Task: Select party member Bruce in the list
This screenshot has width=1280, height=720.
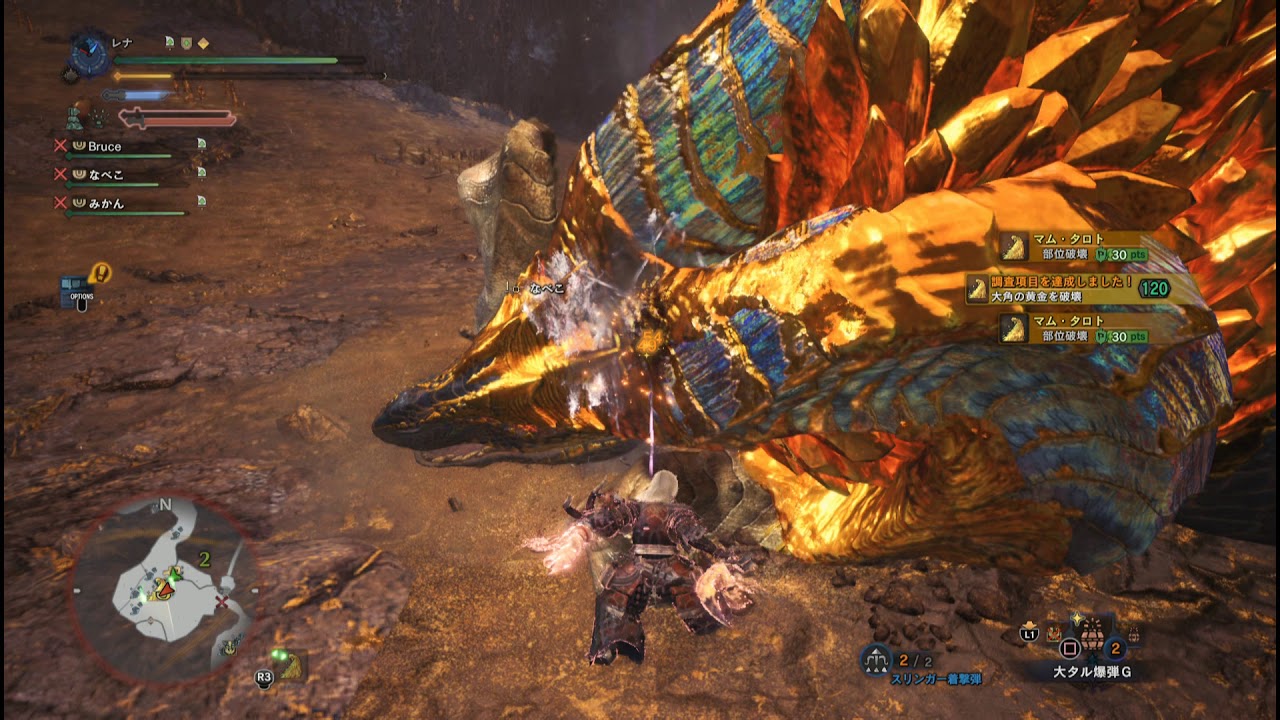Action: coord(104,146)
